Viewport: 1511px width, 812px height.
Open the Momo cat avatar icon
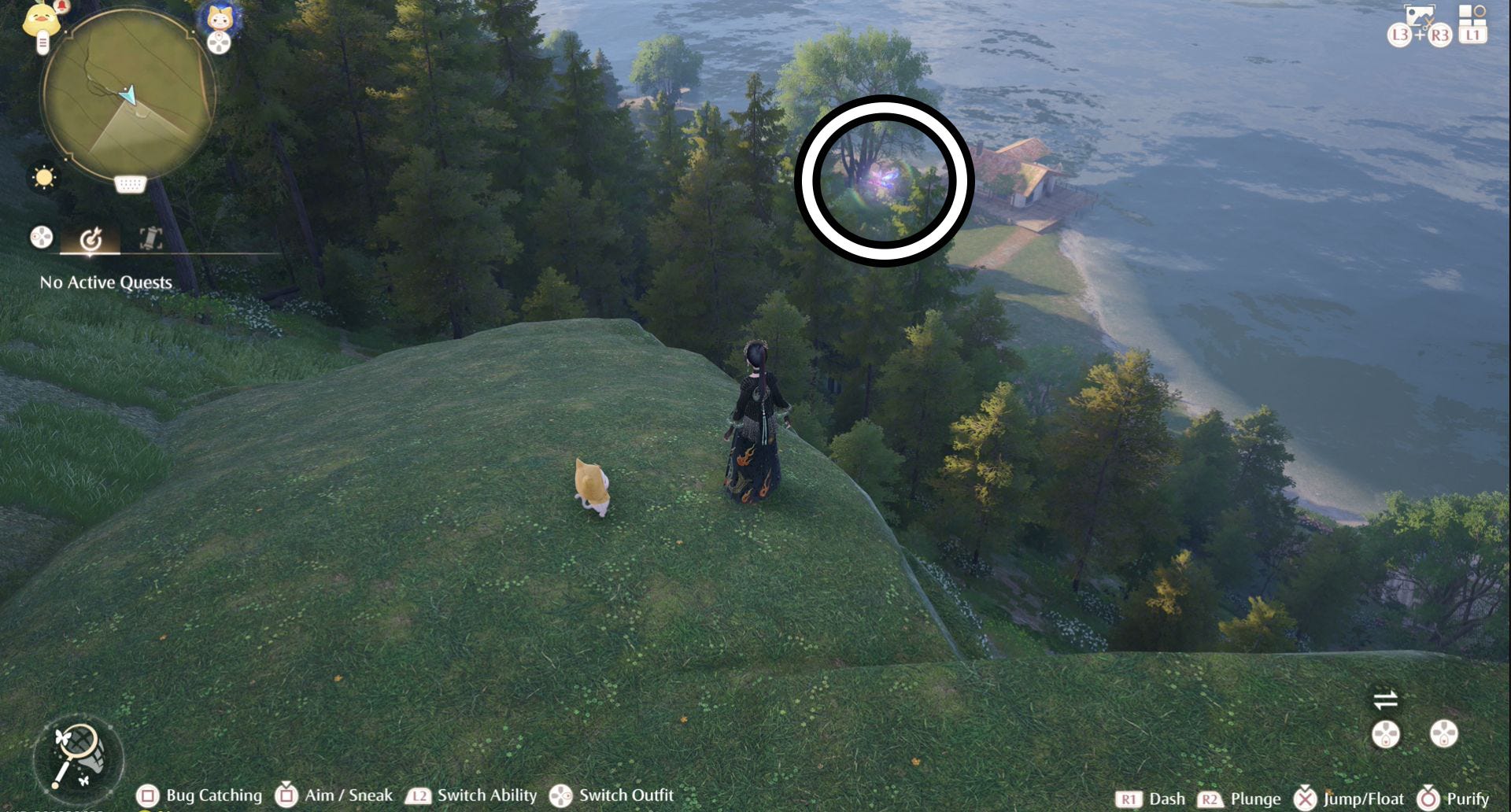[220, 19]
